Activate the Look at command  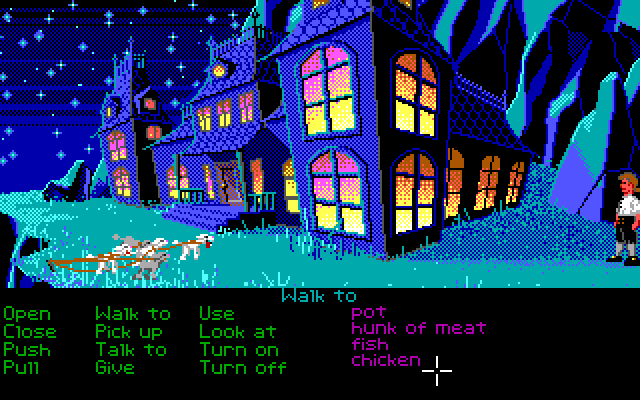237,331
